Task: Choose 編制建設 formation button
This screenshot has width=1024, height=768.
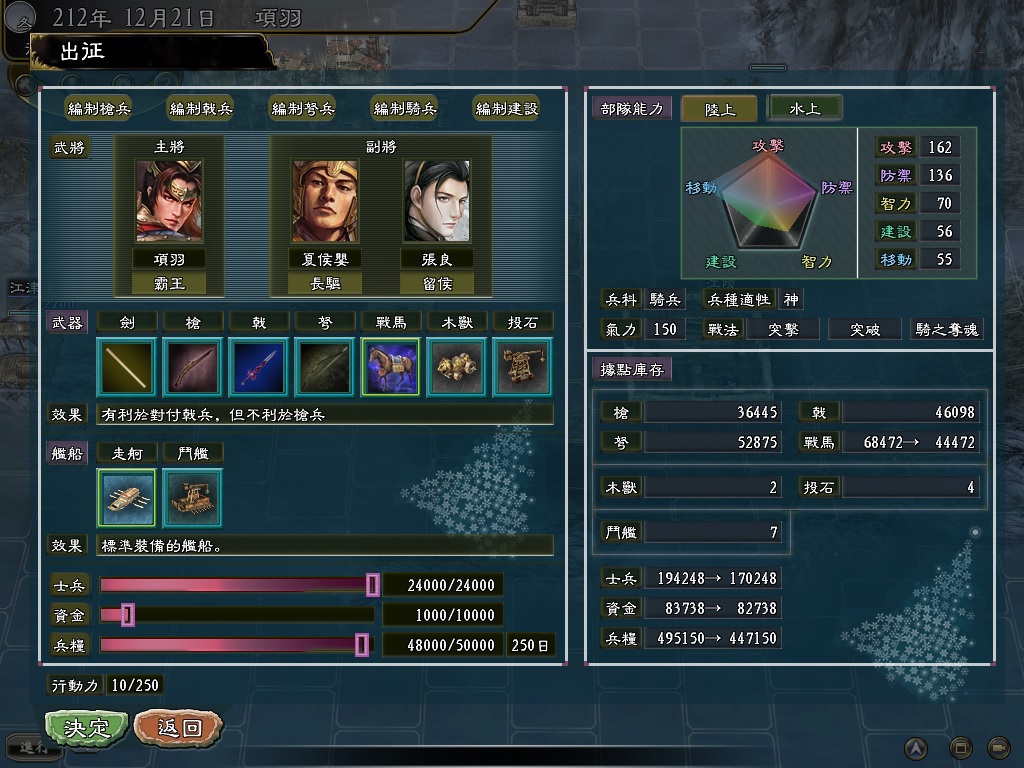Action: tap(506, 109)
